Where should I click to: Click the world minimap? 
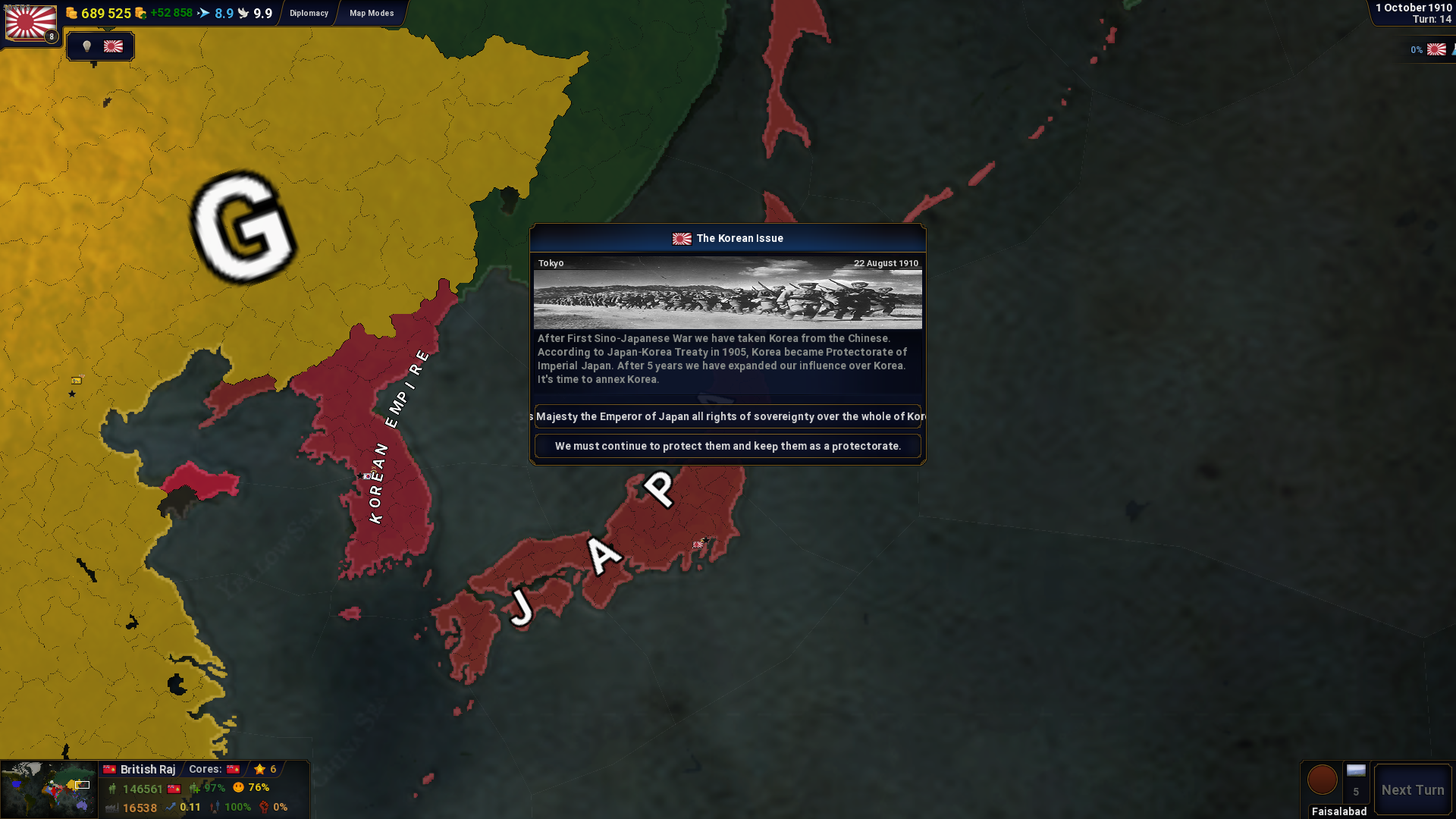[x=49, y=789]
